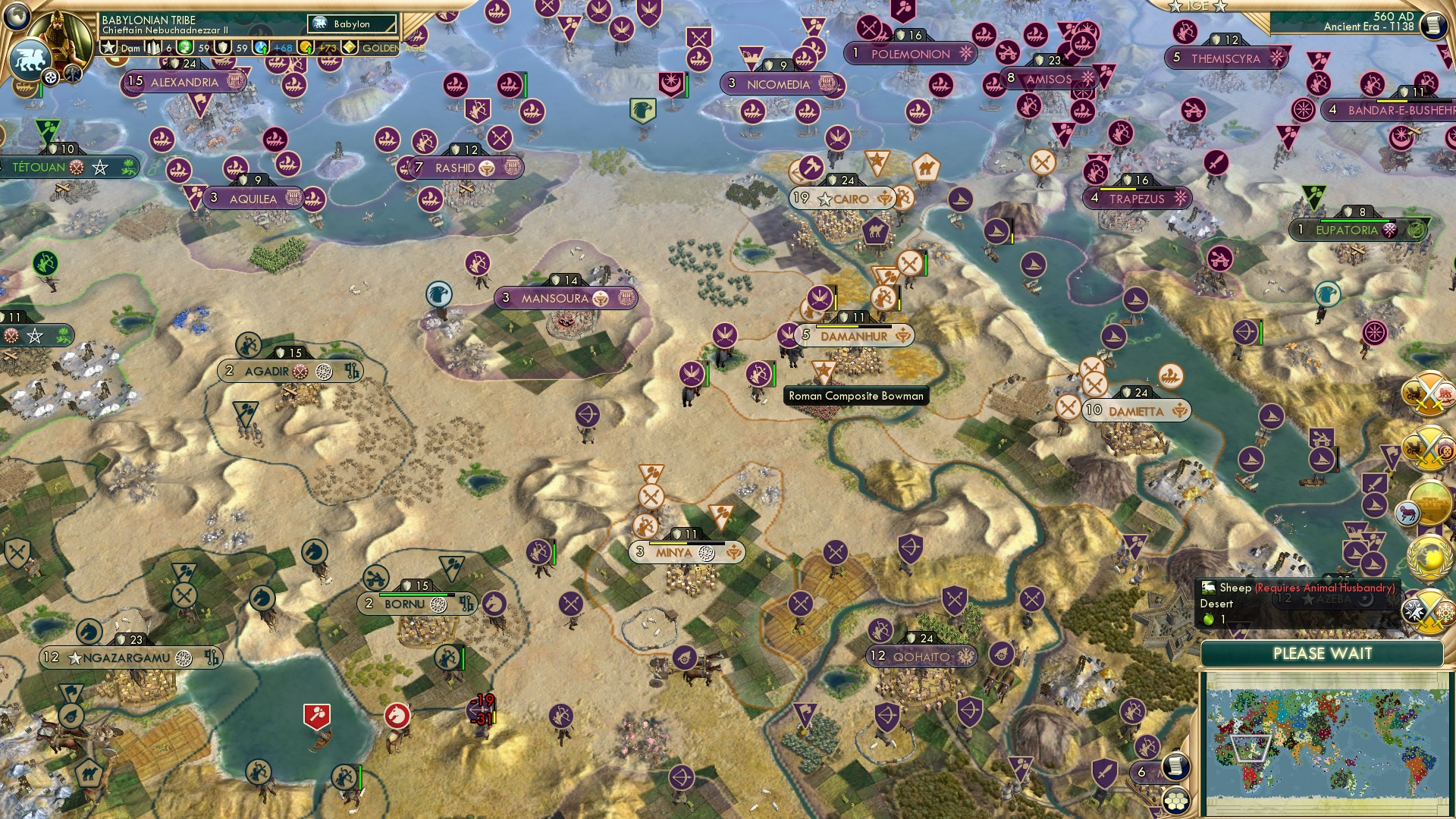Click the Golden Age diamond icon
Image resolution: width=1456 pixels, height=819 pixels.
pos(350,47)
